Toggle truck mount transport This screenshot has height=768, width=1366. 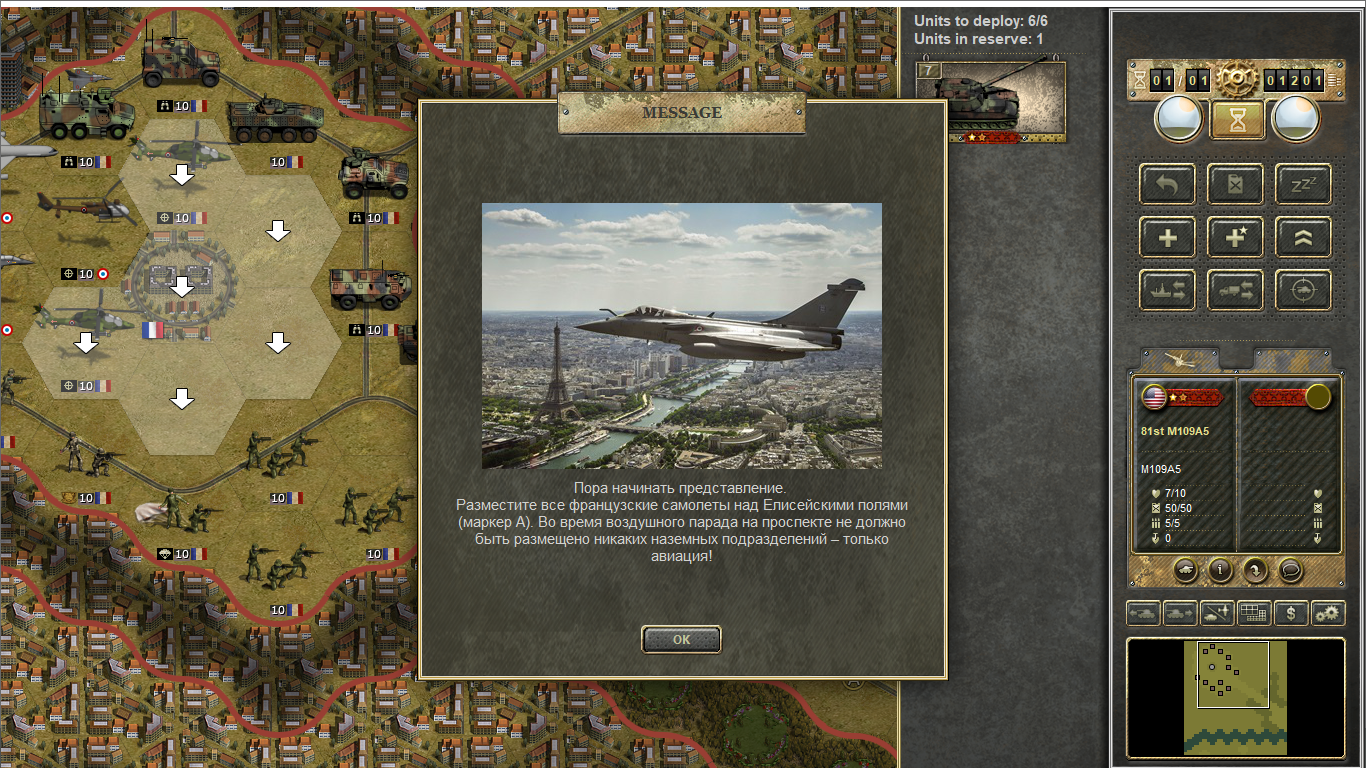click(1236, 290)
